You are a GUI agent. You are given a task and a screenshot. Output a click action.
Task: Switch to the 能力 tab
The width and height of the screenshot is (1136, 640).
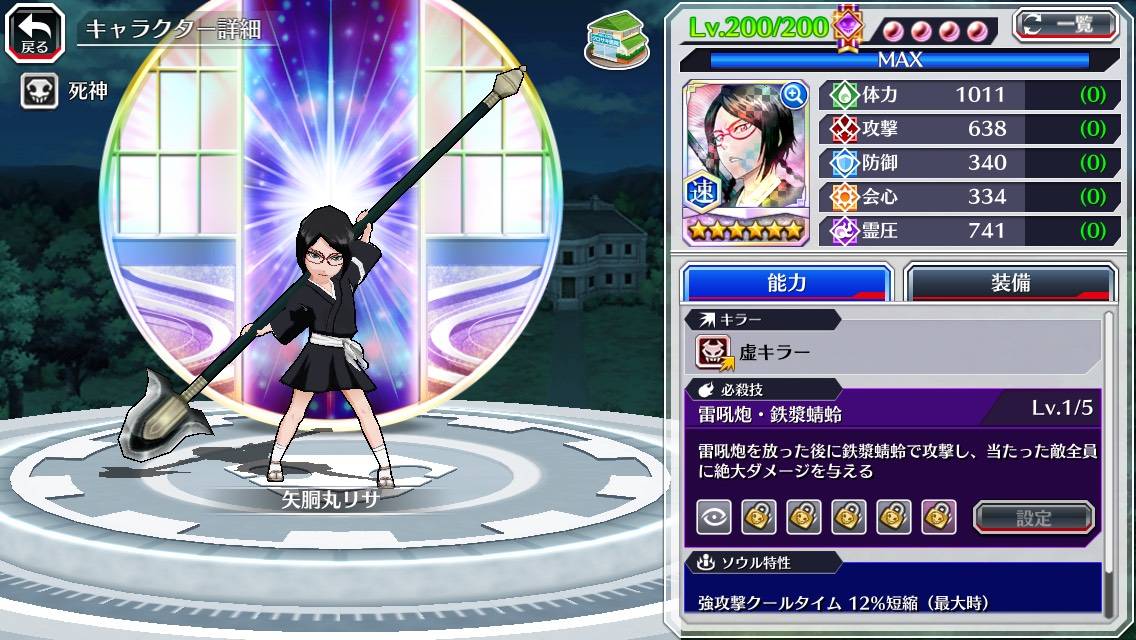point(786,283)
